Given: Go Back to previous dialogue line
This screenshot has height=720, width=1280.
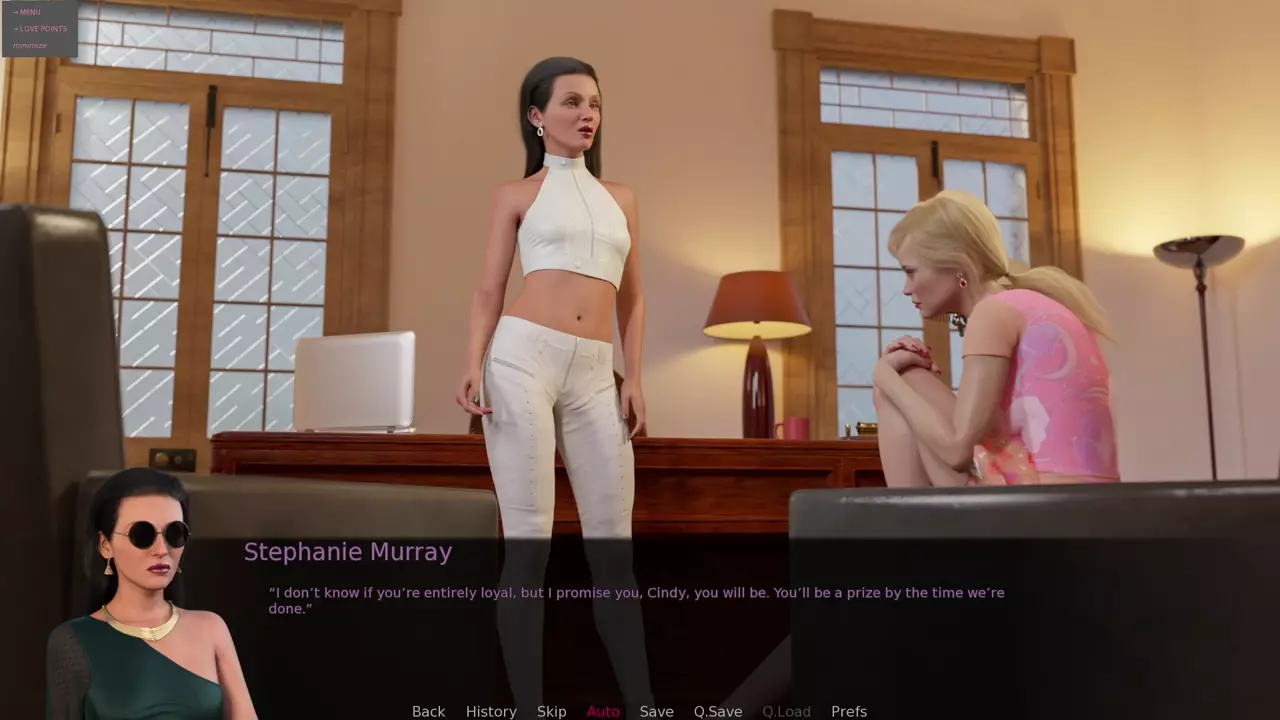Looking at the screenshot, I should [428, 711].
